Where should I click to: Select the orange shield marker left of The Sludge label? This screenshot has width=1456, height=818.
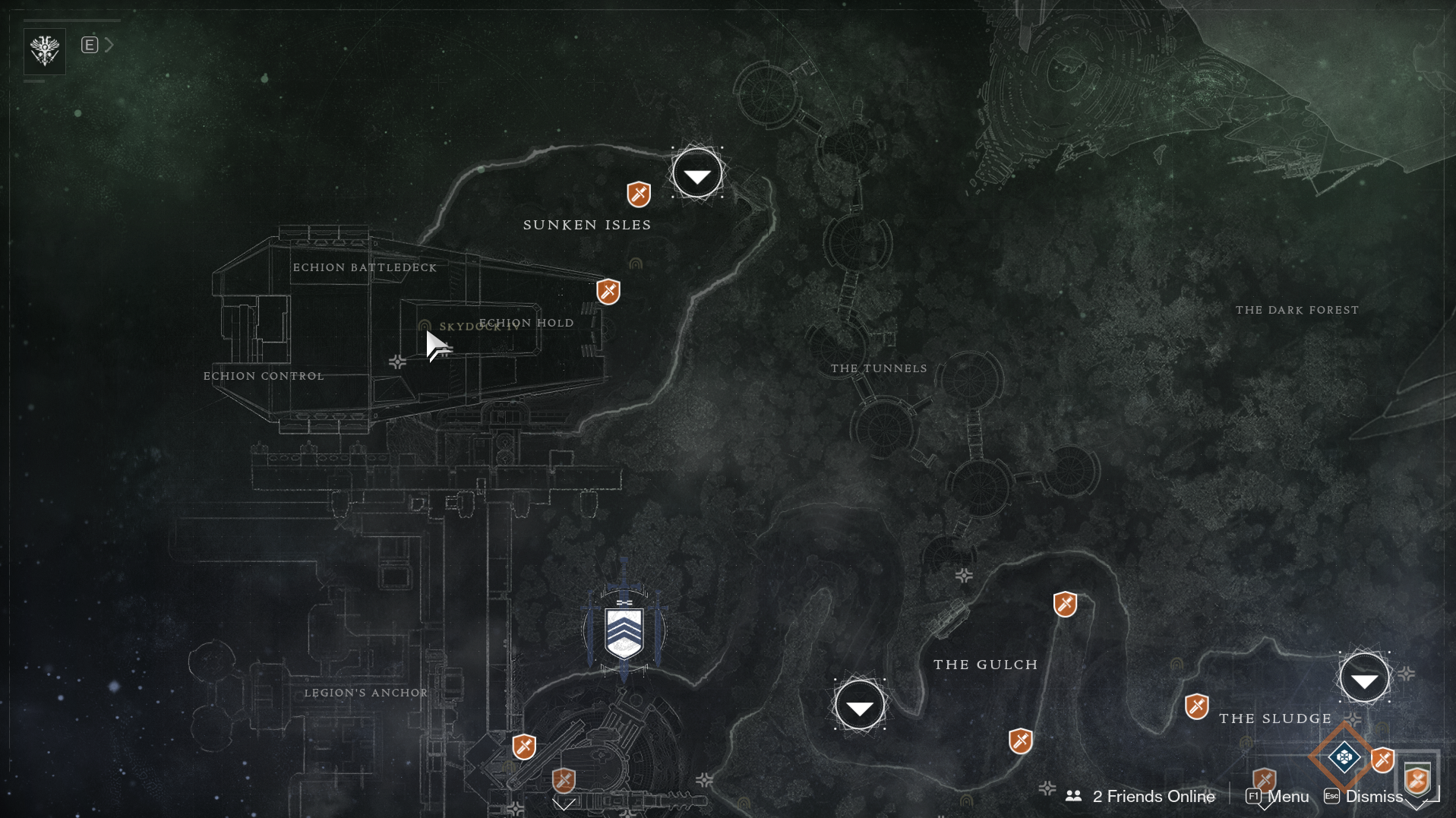pyautogui.click(x=1197, y=707)
